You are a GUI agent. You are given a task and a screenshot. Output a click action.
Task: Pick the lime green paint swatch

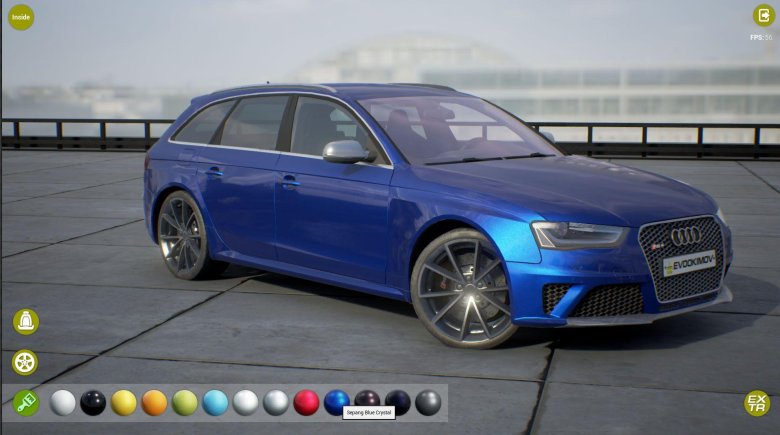pos(185,402)
